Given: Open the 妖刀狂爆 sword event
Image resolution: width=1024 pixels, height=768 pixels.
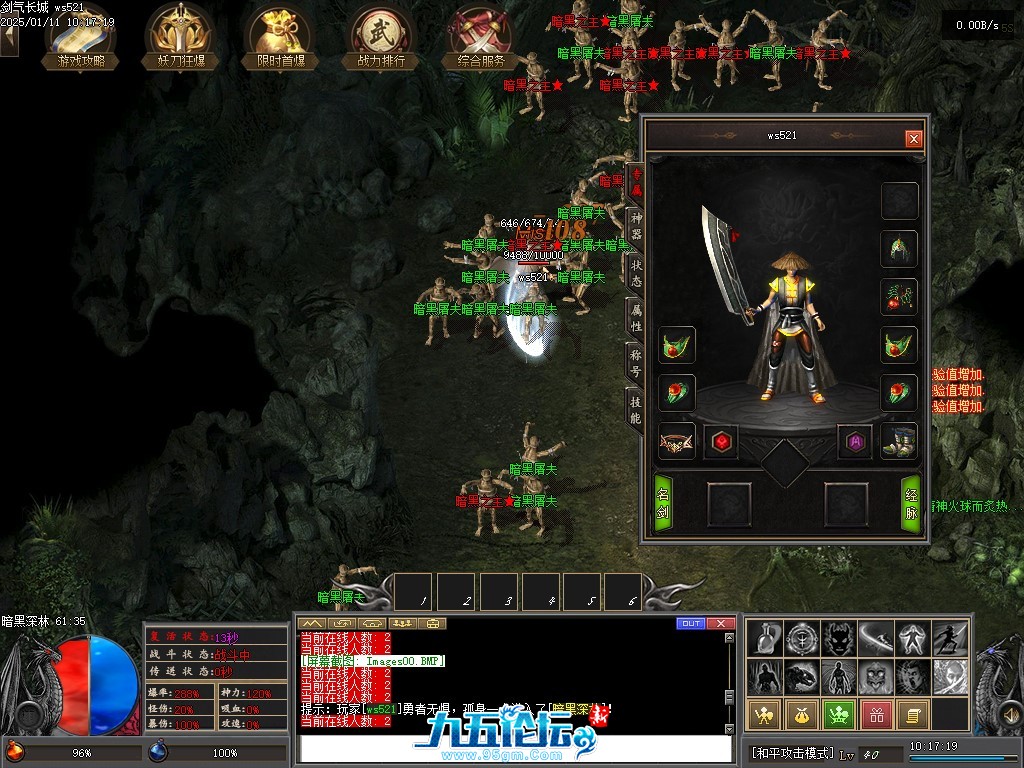Looking at the screenshot, I should tap(180, 38).
